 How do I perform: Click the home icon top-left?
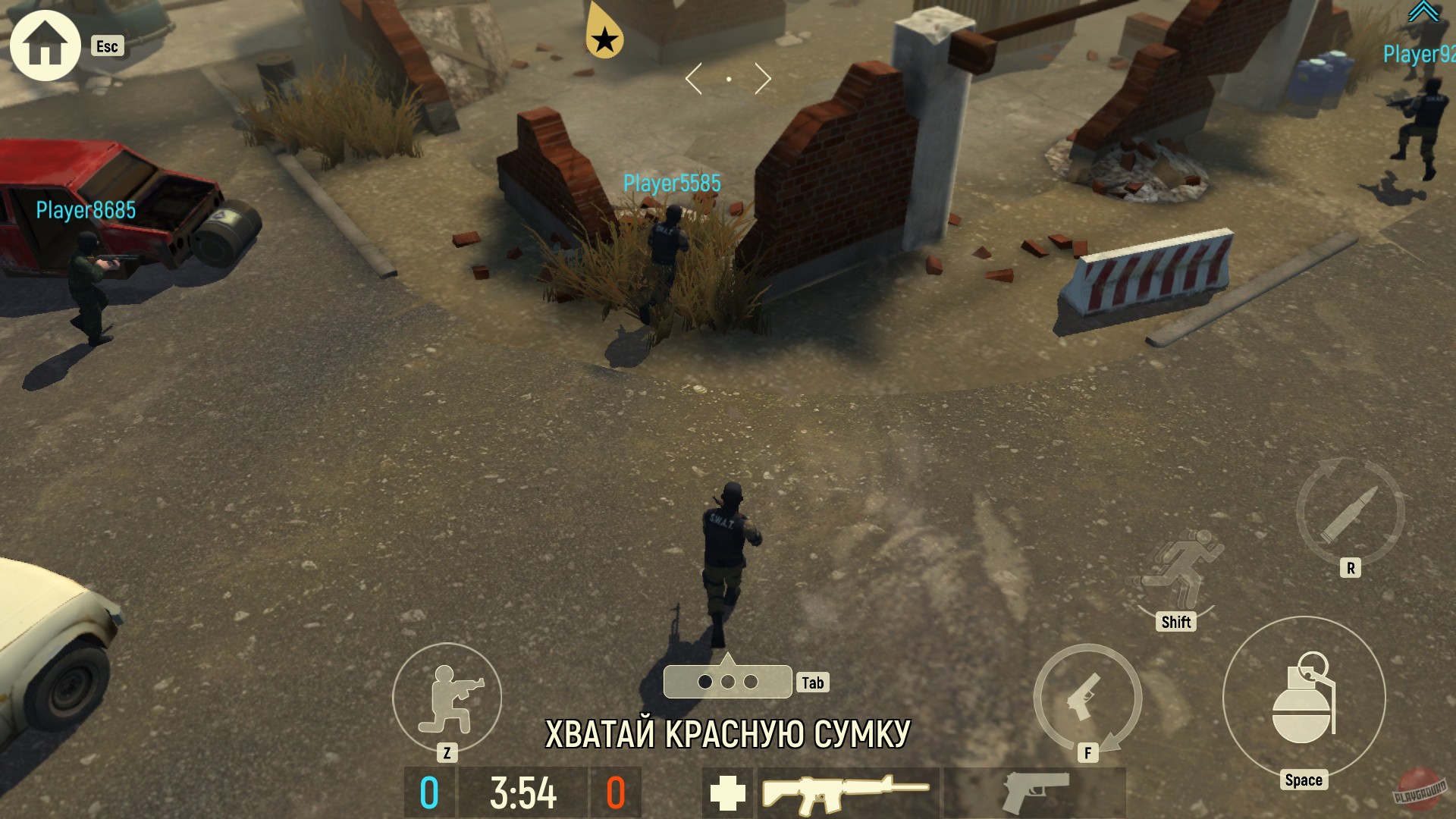[44, 44]
